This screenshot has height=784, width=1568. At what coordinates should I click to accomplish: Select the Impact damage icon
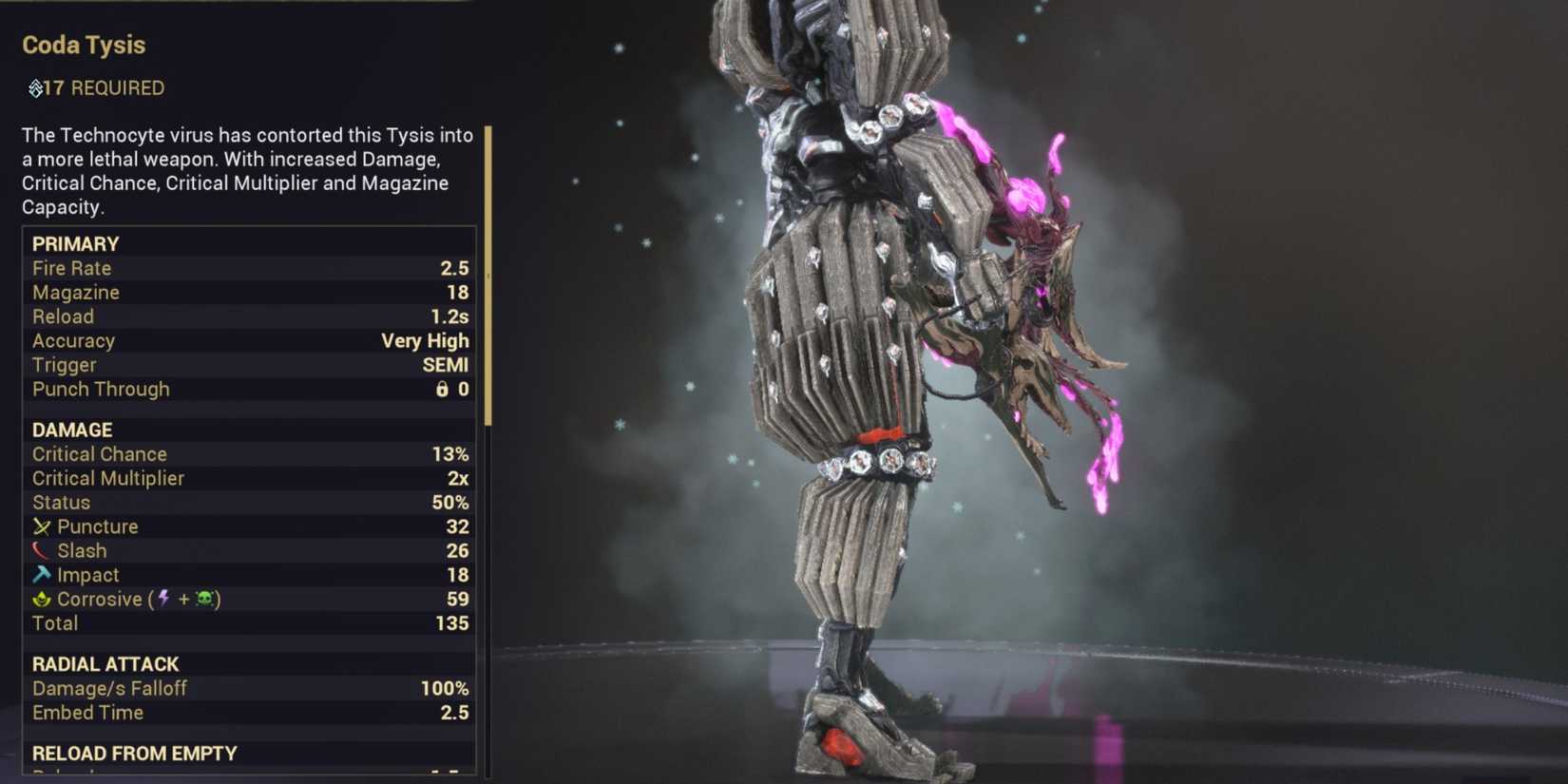[42, 575]
